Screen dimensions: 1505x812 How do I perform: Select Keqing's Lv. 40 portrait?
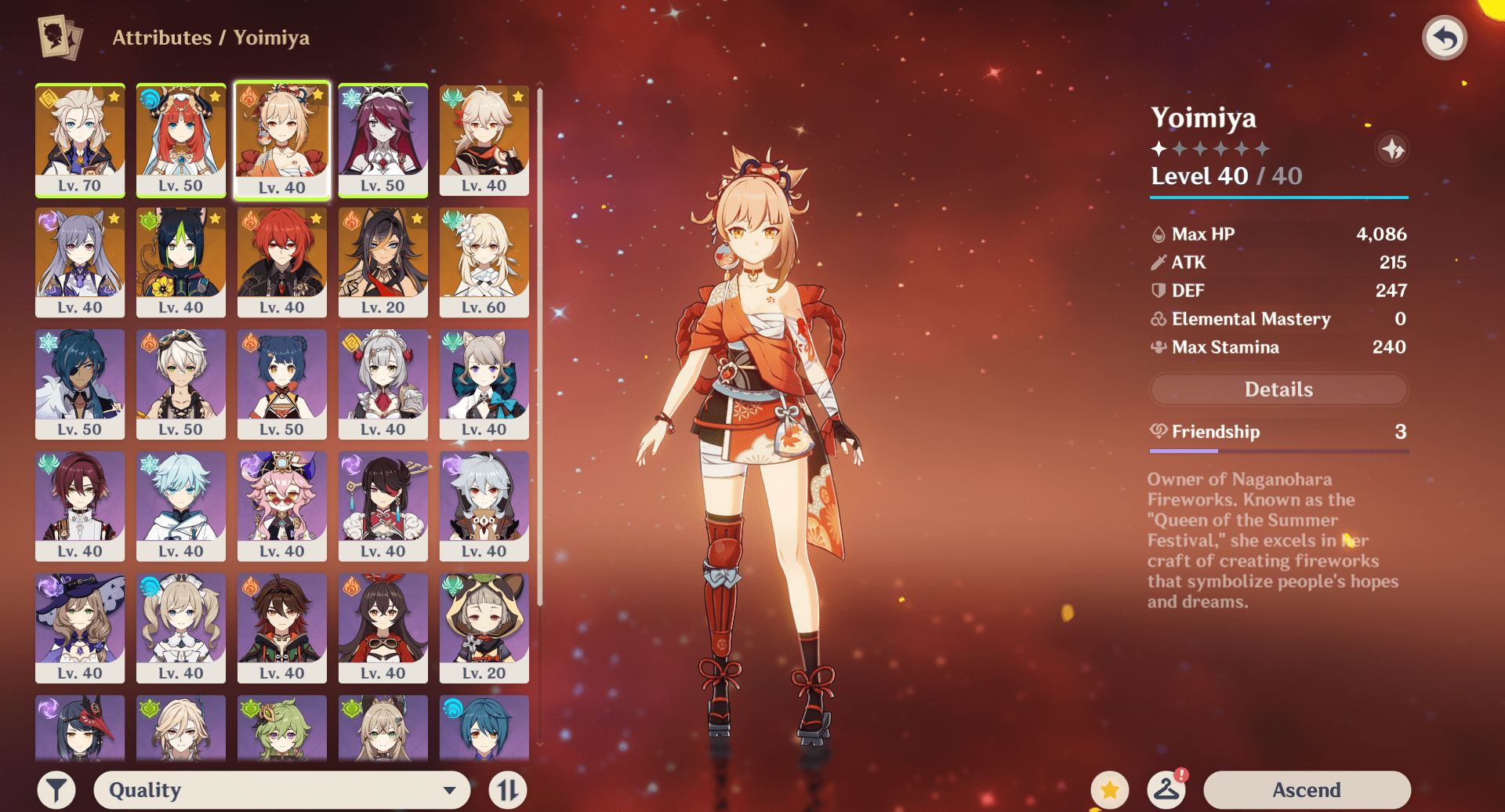[80, 263]
